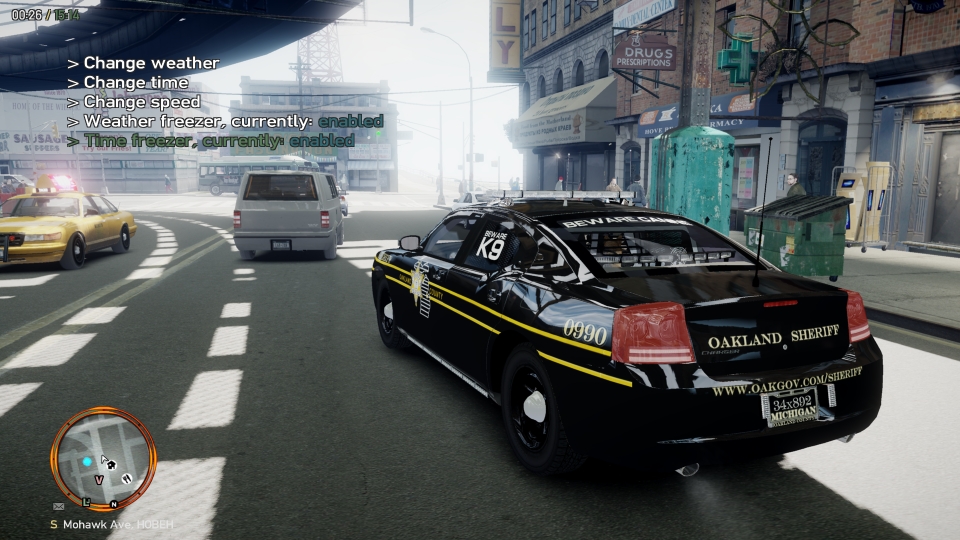Viewport: 960px width, 540px height.
Task: Open the Change speed entry
Action: (x=141, y=102)
